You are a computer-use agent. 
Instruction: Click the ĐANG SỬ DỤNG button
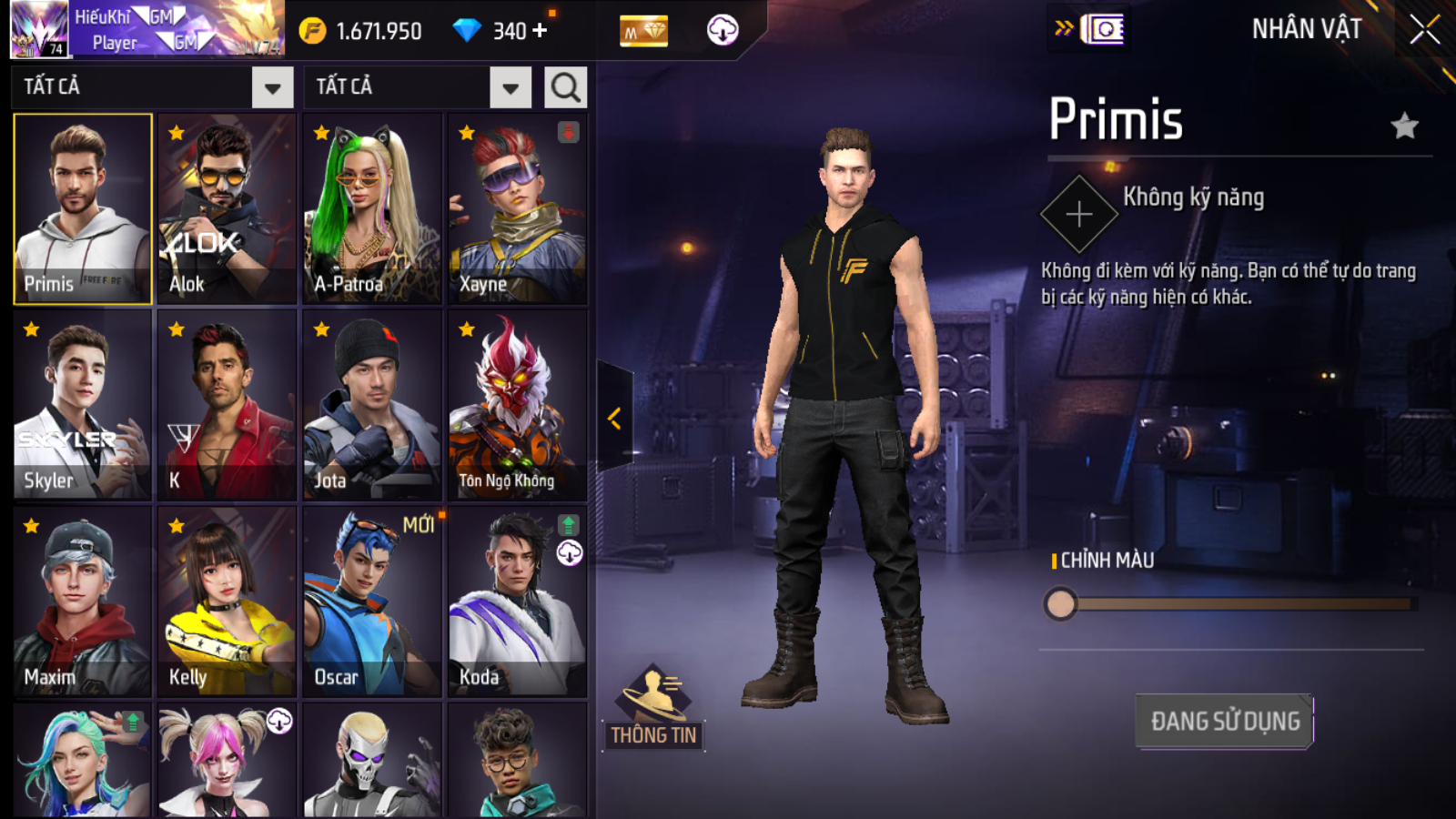coord(1224,722)
